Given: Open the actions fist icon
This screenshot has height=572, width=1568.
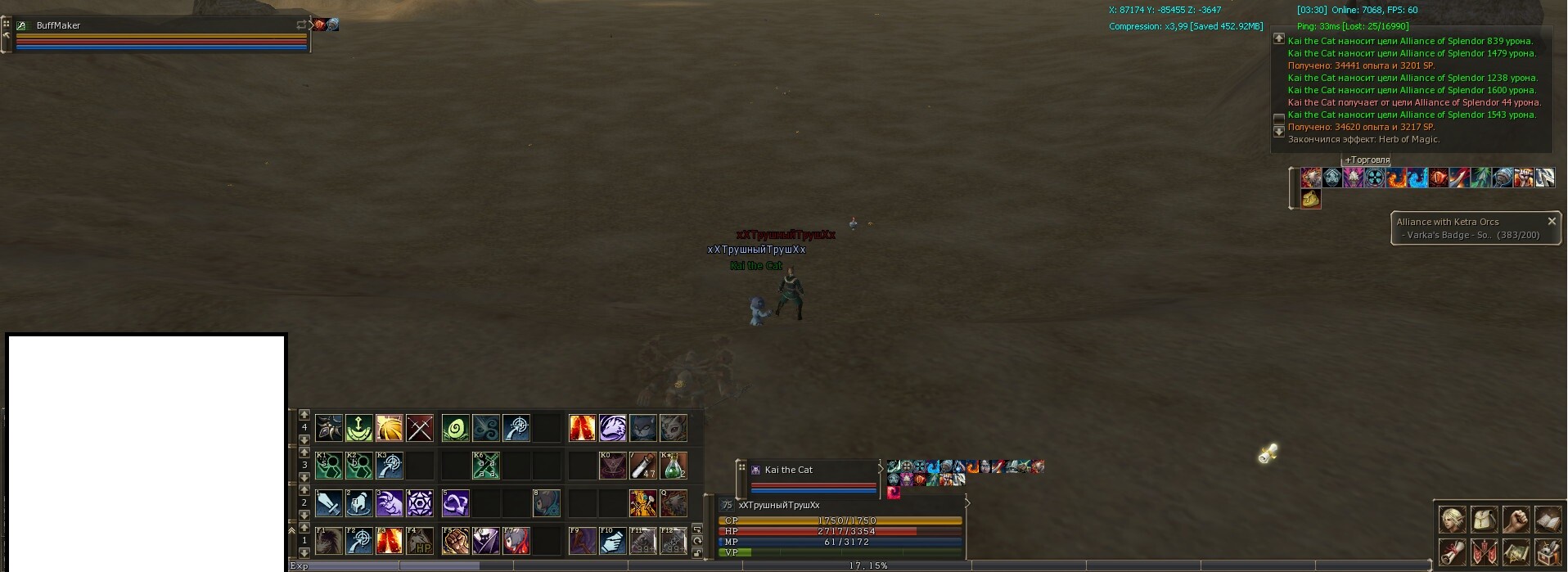Looking at the screenshot, I should [x=1516, y=520].
